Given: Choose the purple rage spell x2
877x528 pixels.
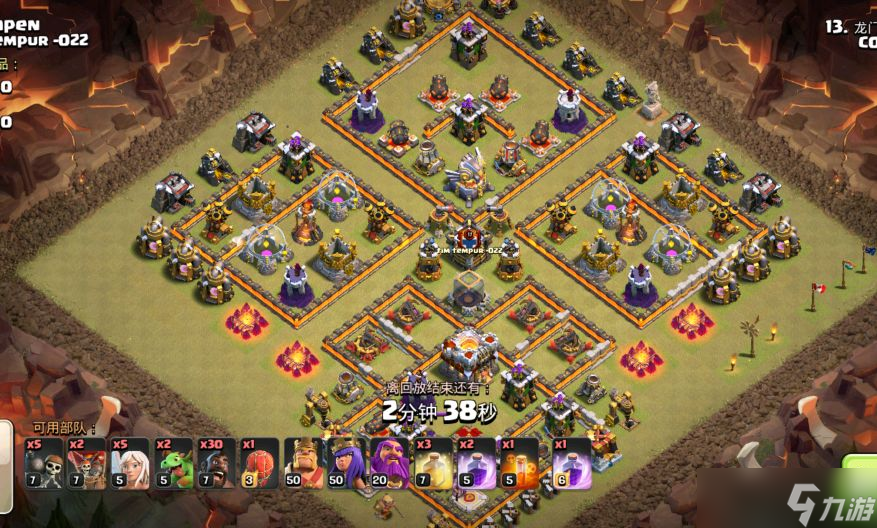Looking at the screenshot, I should (476, 463).
